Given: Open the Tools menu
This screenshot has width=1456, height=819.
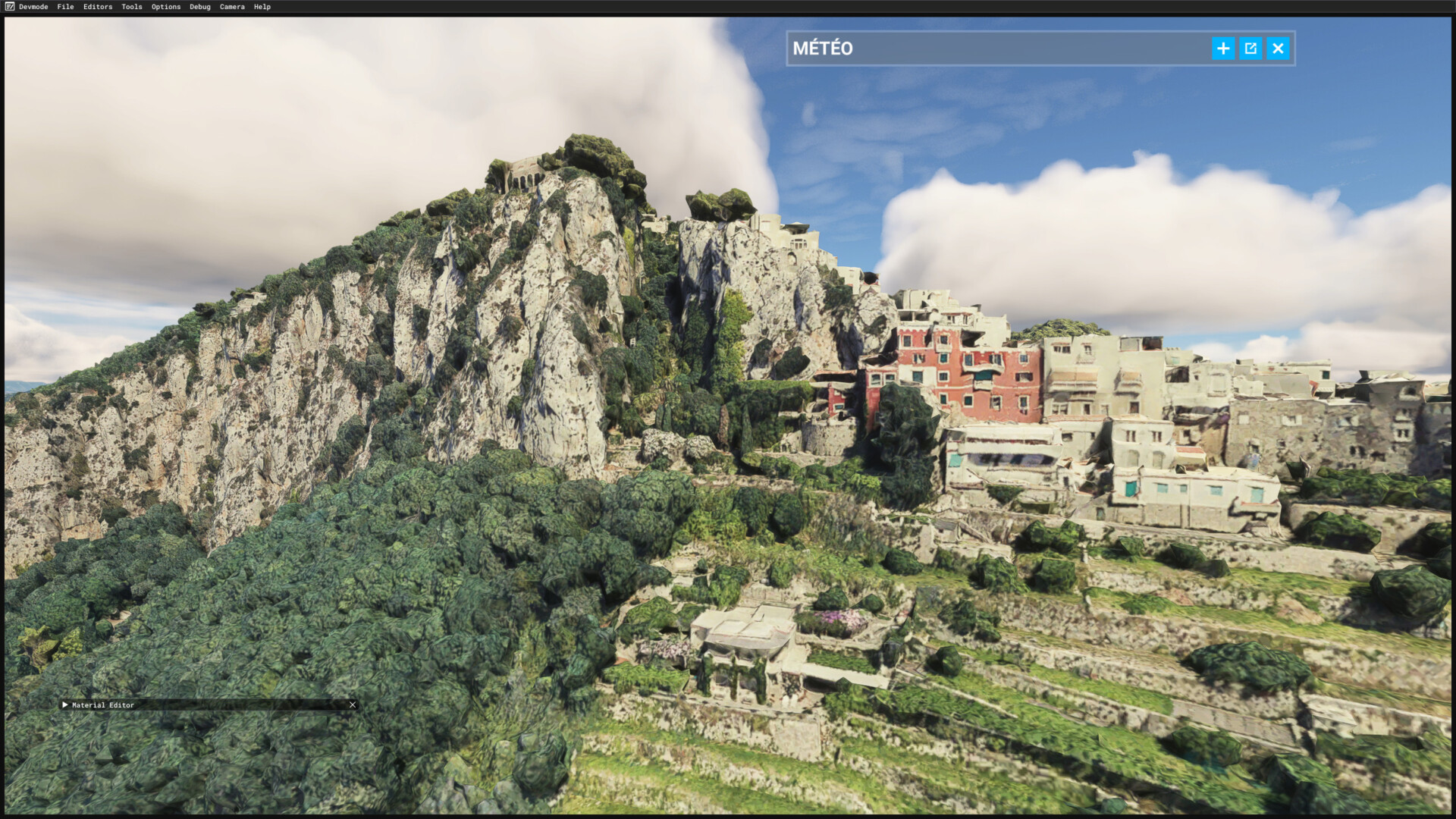Looking at the screenshot, I should point(132,7).
